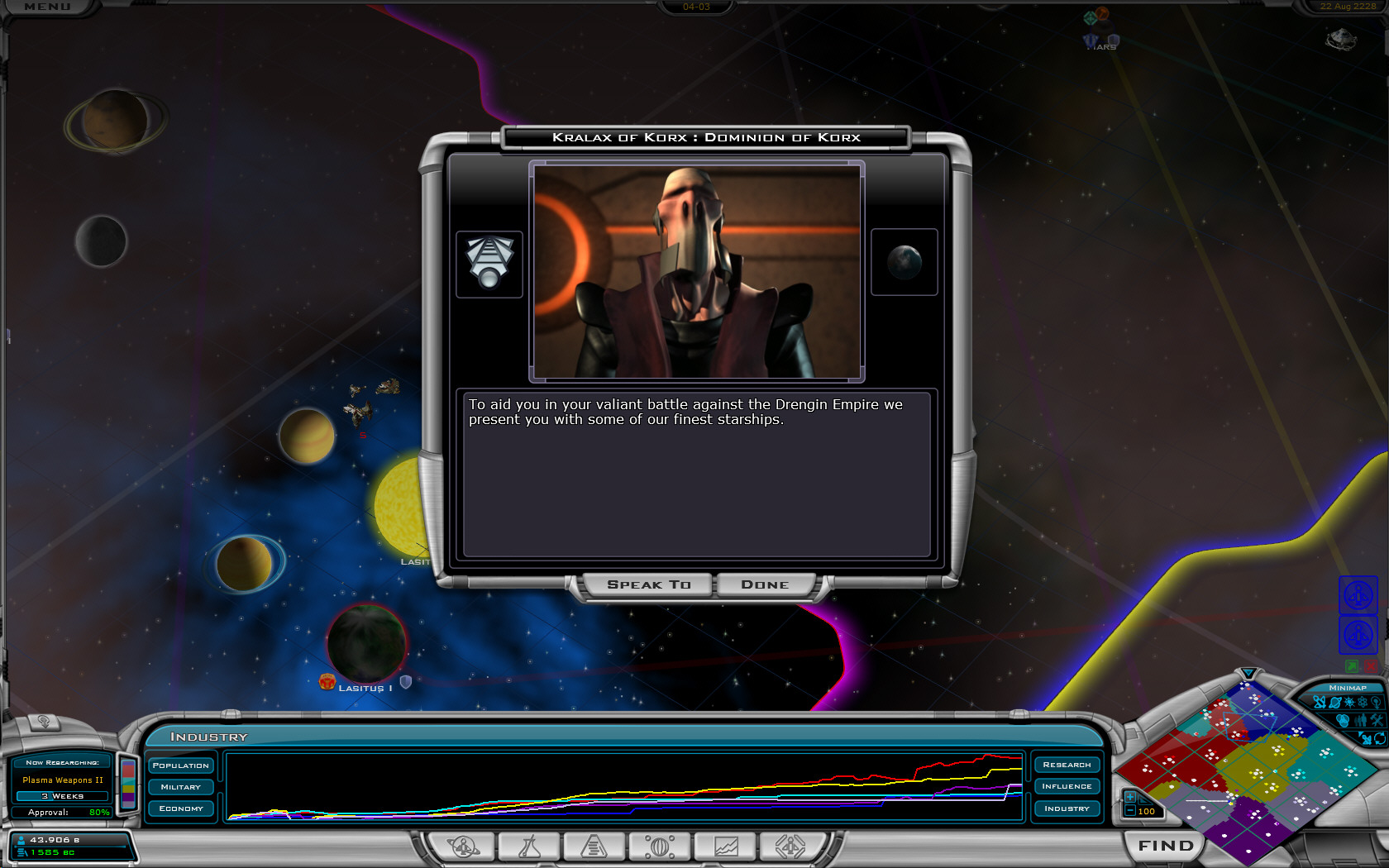
Task: Dismiss the Korx message with Done
Action: click(765, 584)
